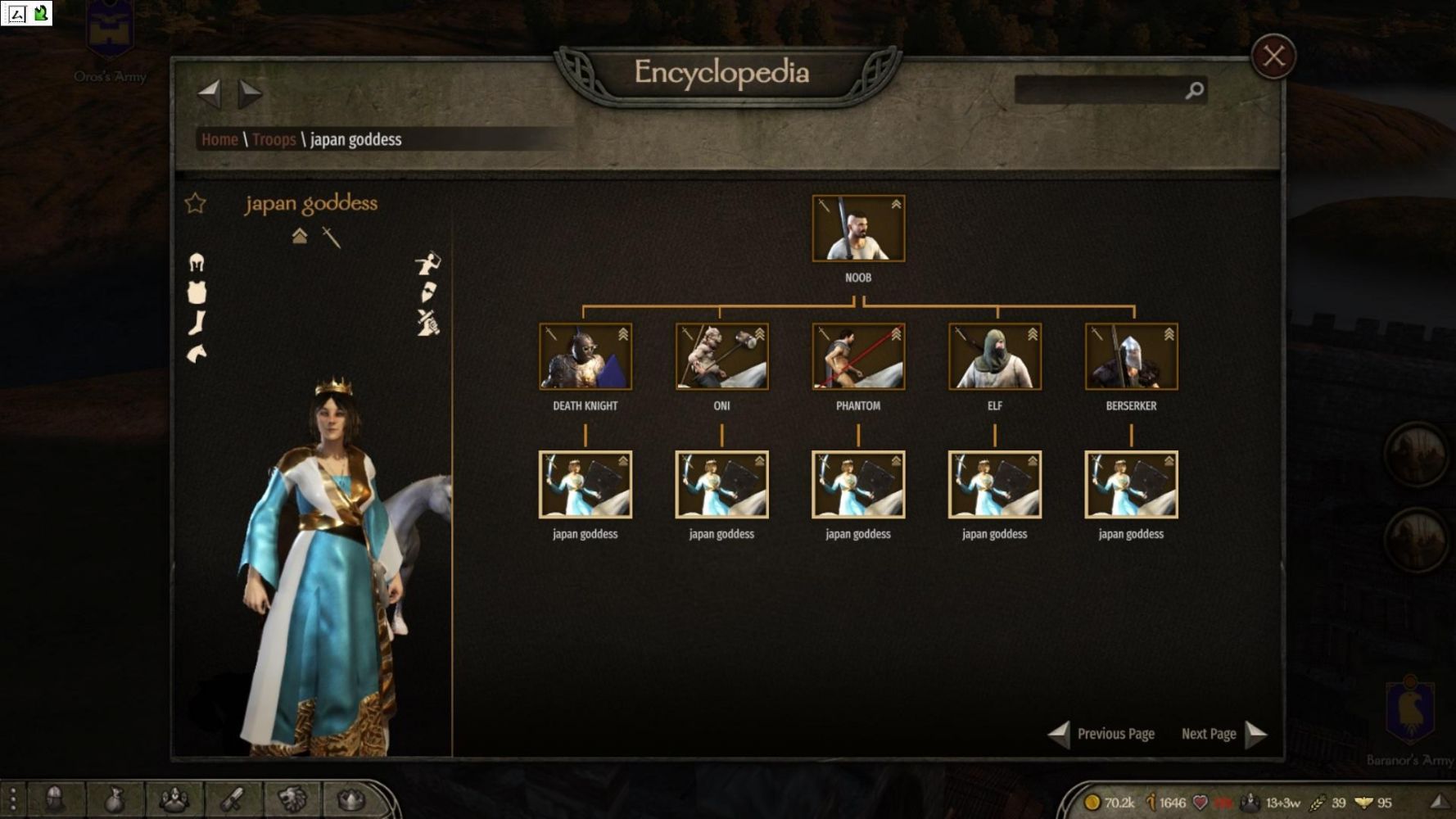Select the ONI troop tile

[721, 356]
